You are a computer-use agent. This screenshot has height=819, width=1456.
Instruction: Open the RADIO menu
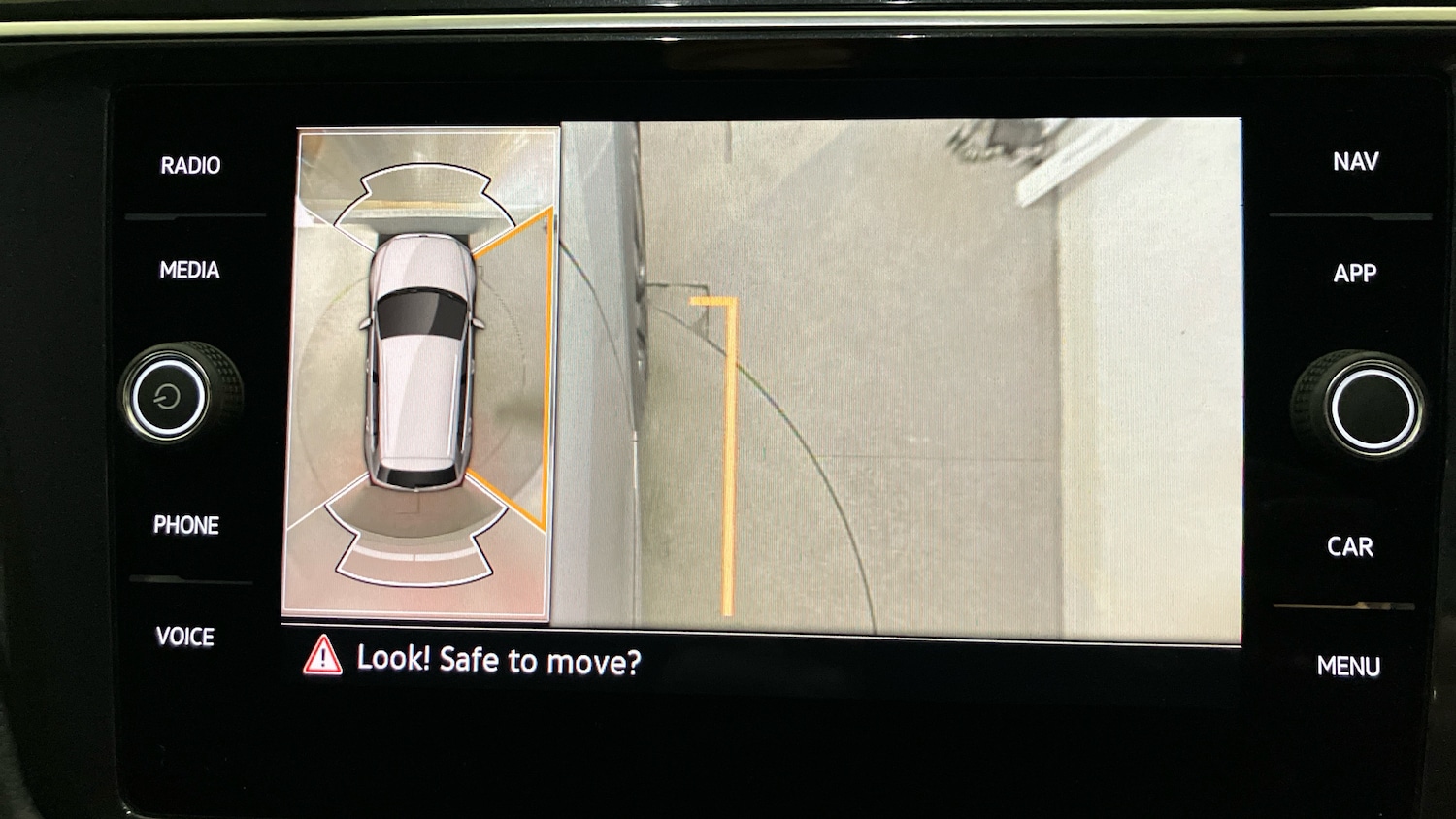(x=190, y=165)
